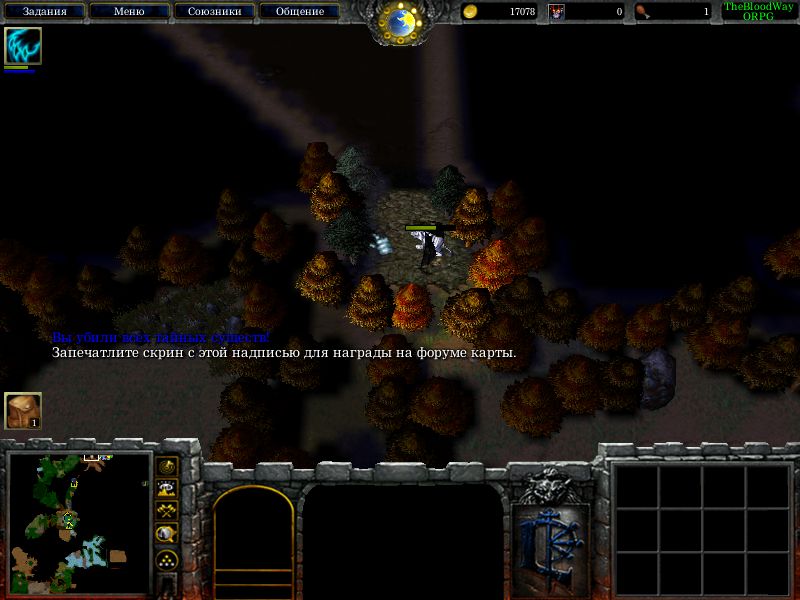
Task: Open the Общение chat log
Action: 299,12
